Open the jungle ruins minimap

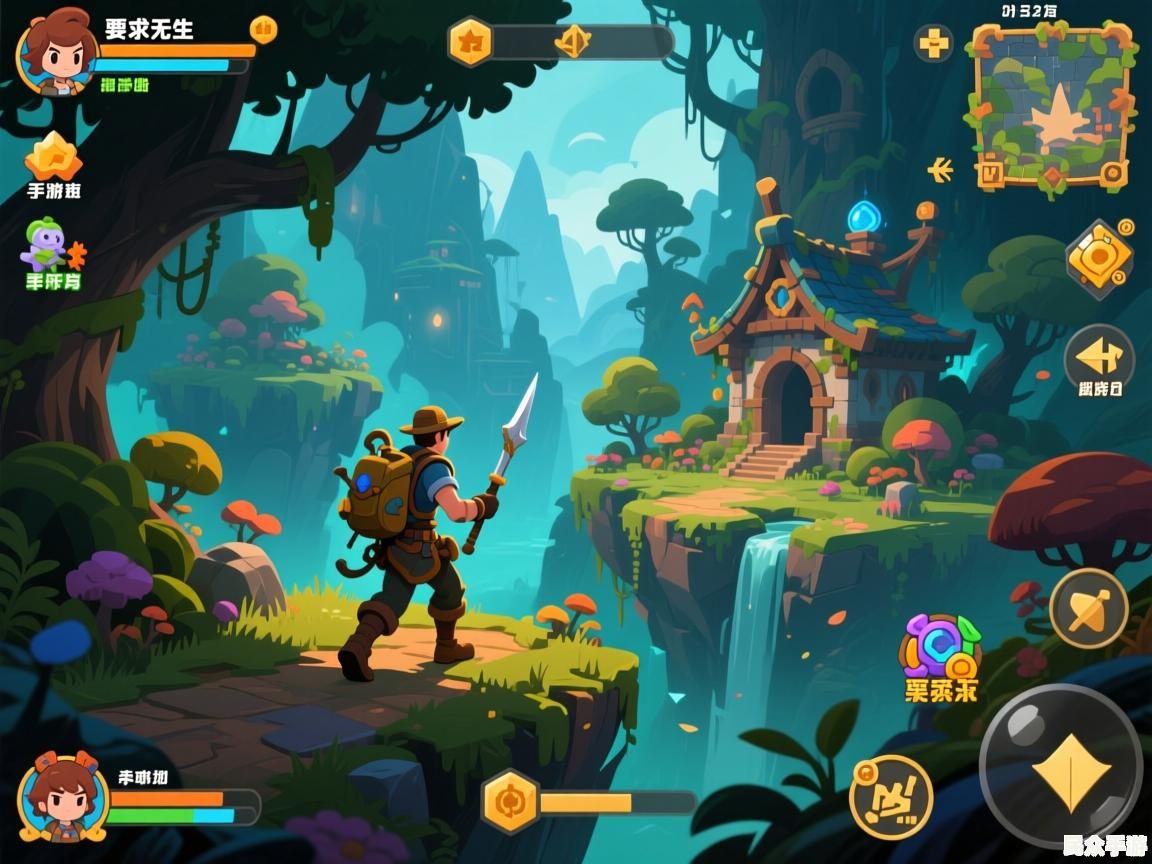[1050, 105]
